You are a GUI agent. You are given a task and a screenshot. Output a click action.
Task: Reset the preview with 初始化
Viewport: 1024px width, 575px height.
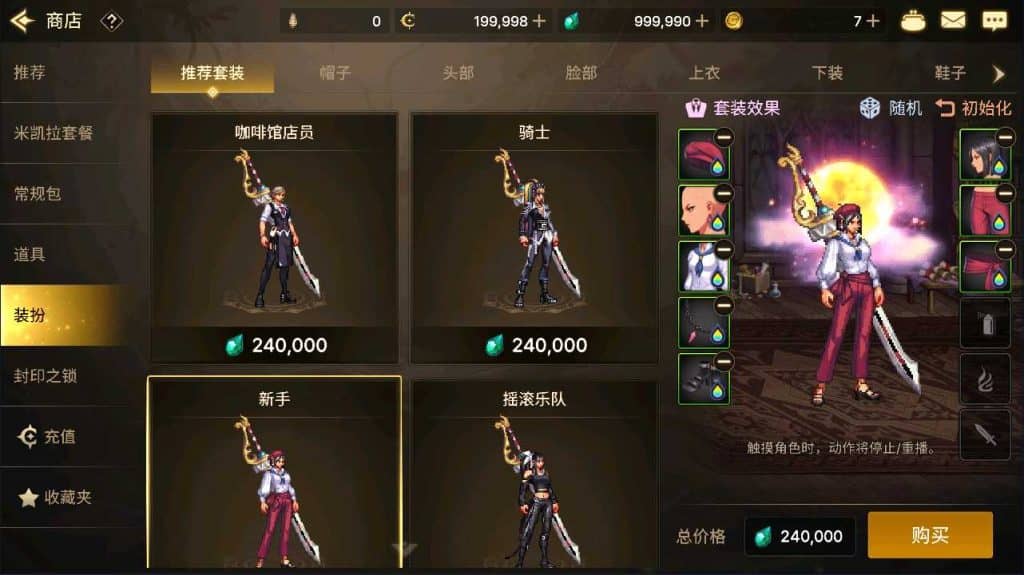click(x=974, y=108)
